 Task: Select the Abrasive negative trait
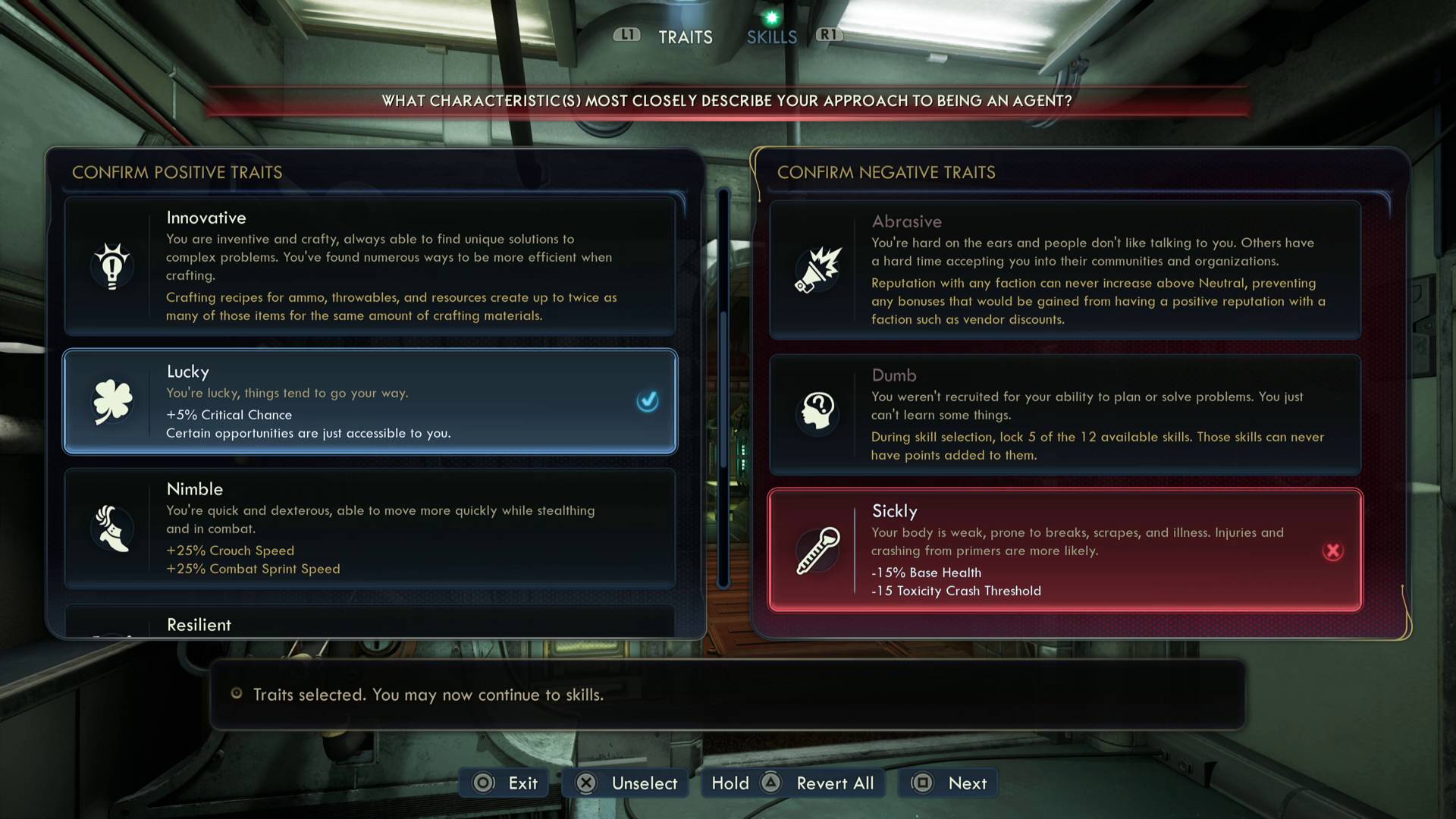click(x=1065, y=270)
